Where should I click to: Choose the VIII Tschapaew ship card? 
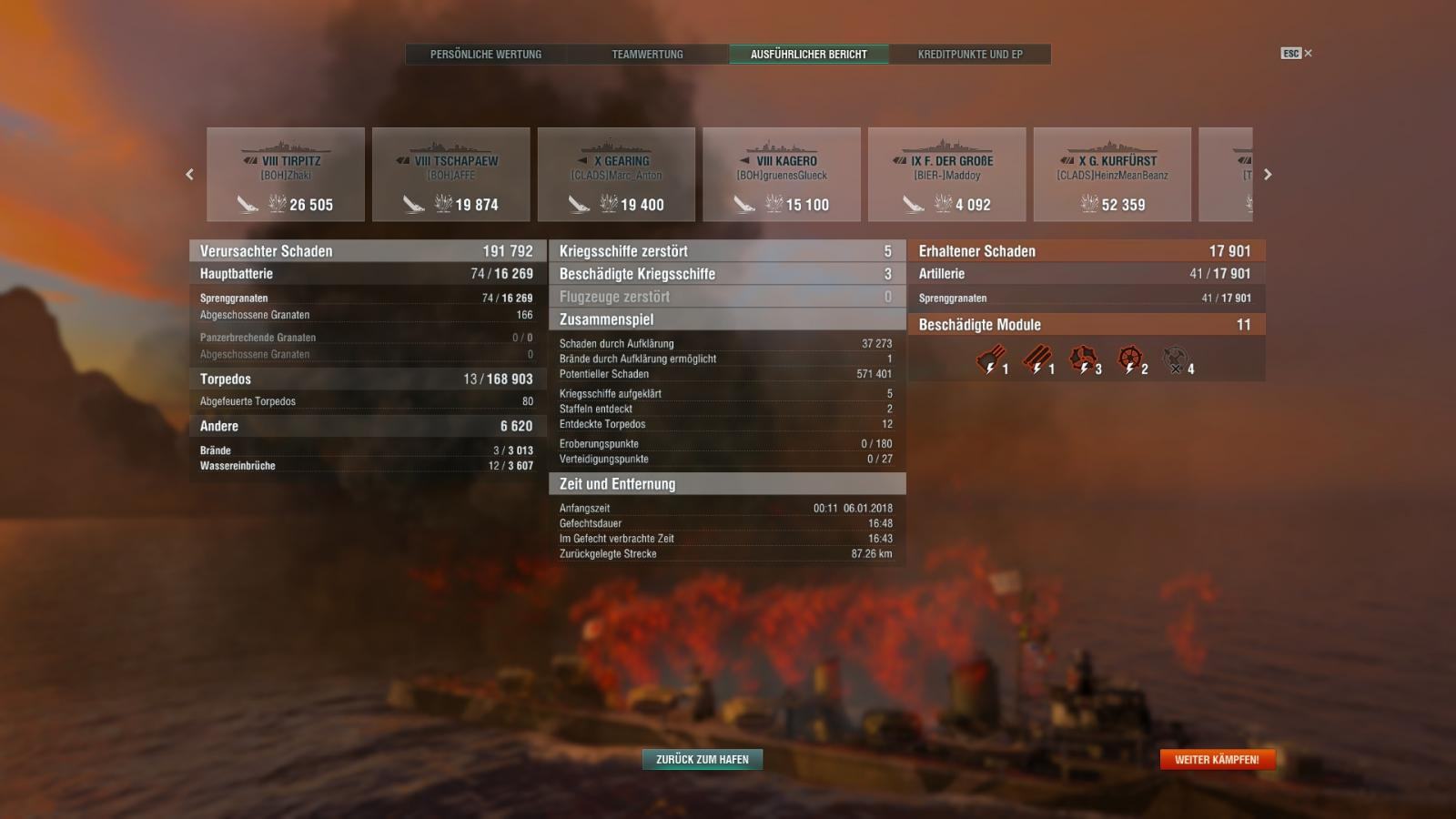pos(451,175)
